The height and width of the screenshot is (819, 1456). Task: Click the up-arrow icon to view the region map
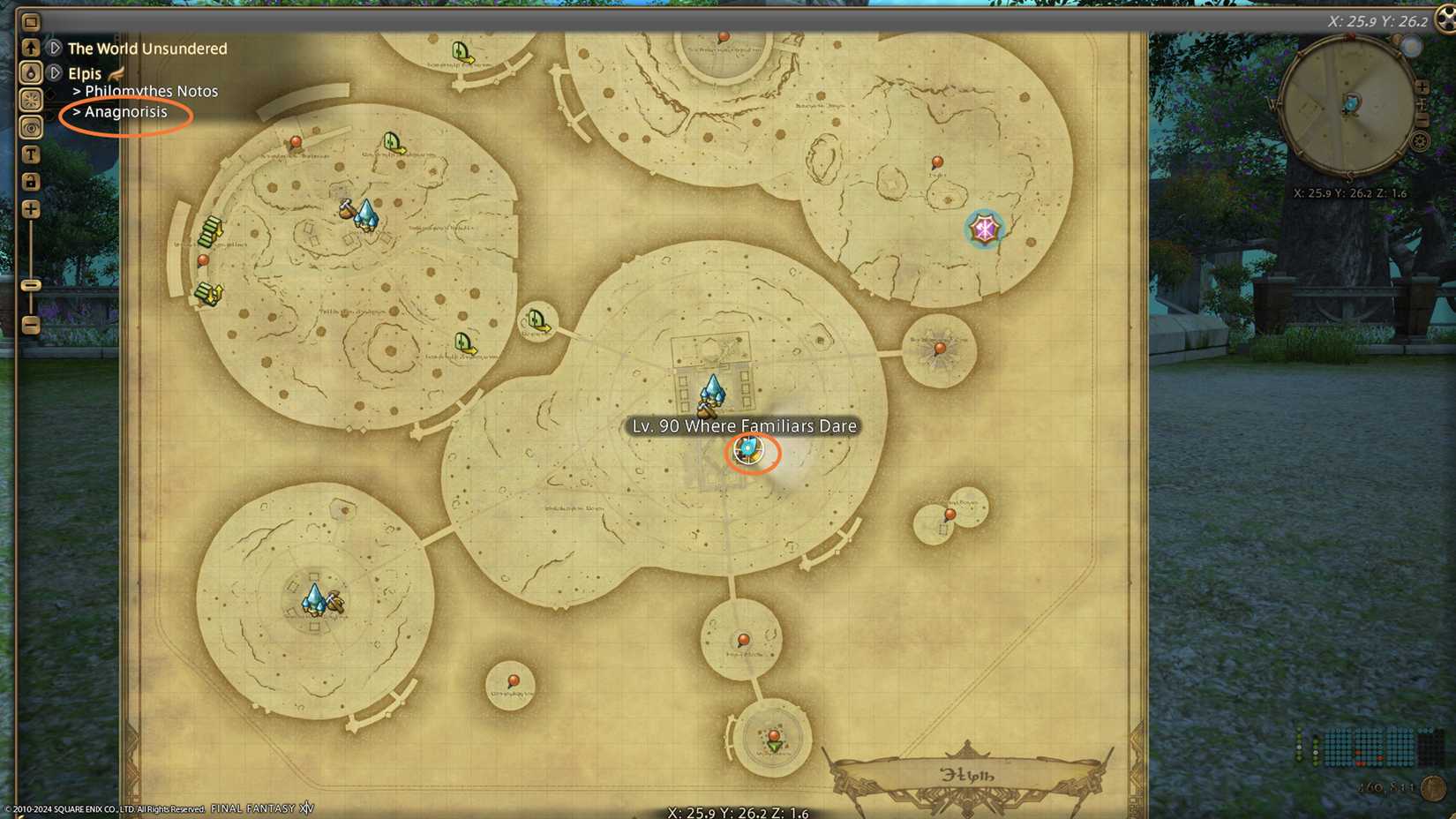point(31,47)
